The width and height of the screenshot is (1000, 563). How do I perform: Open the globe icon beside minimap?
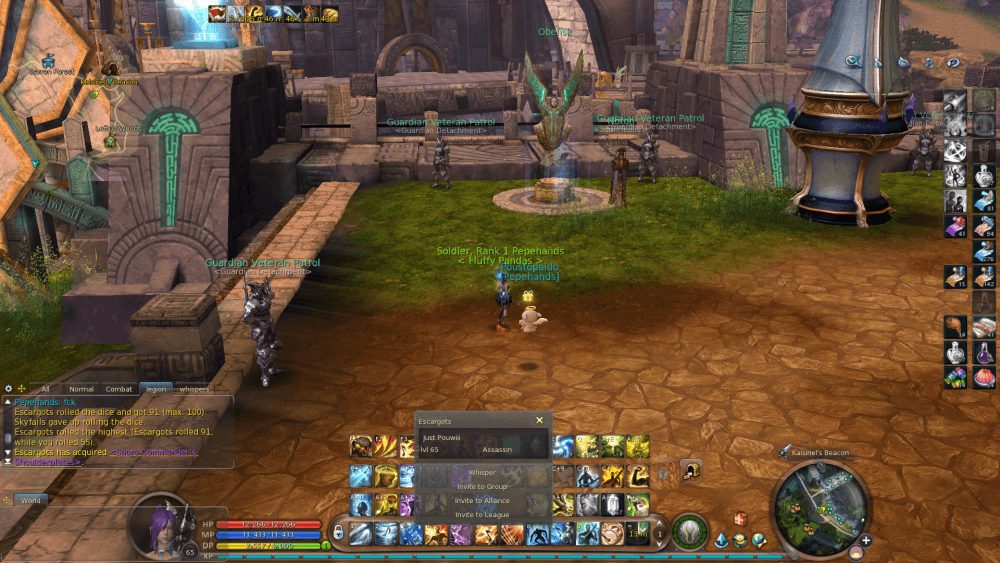(x=759, y=540)
